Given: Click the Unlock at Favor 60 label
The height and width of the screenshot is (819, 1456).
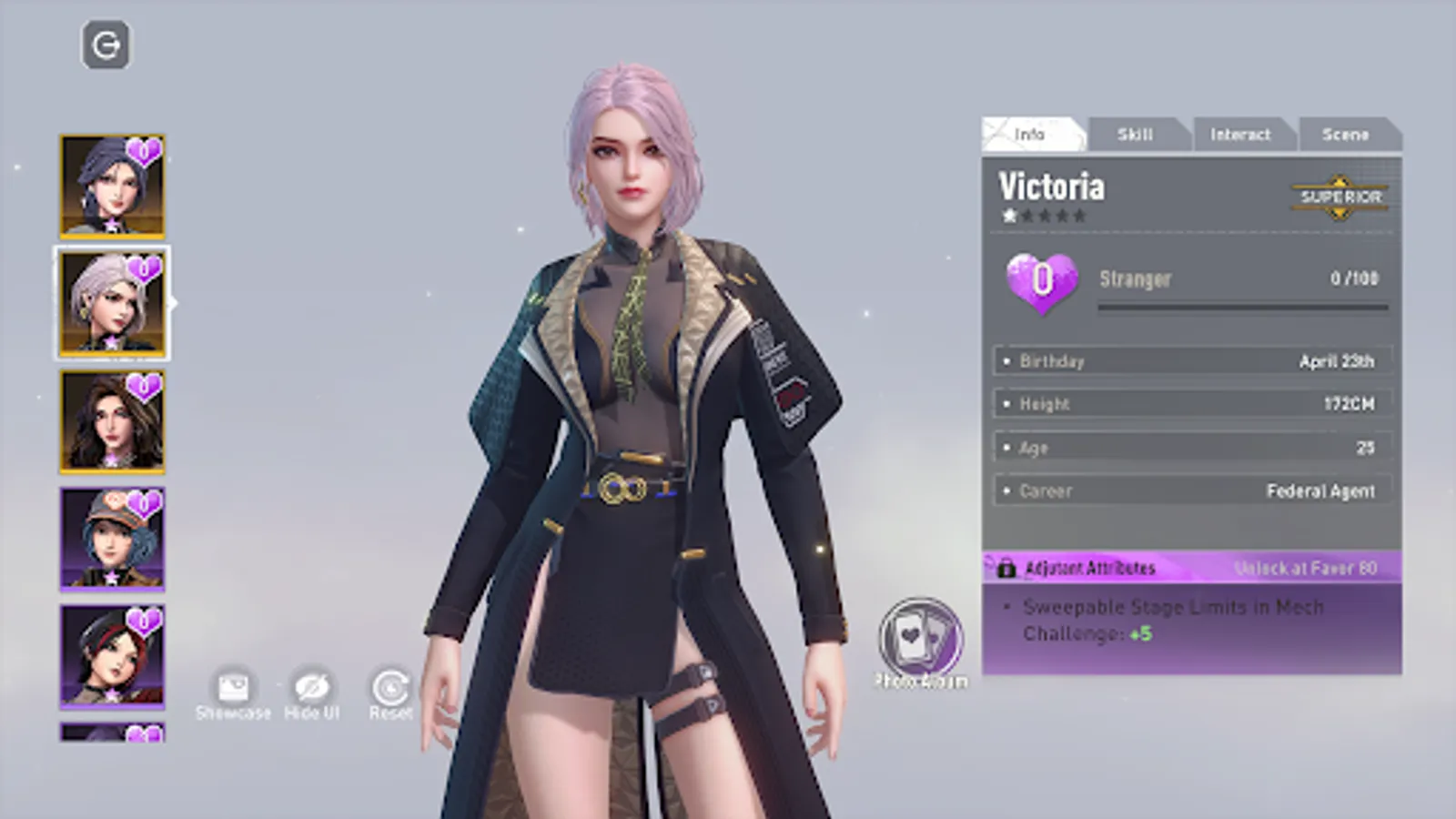Looking at the screenshot, I should 1307,567.
